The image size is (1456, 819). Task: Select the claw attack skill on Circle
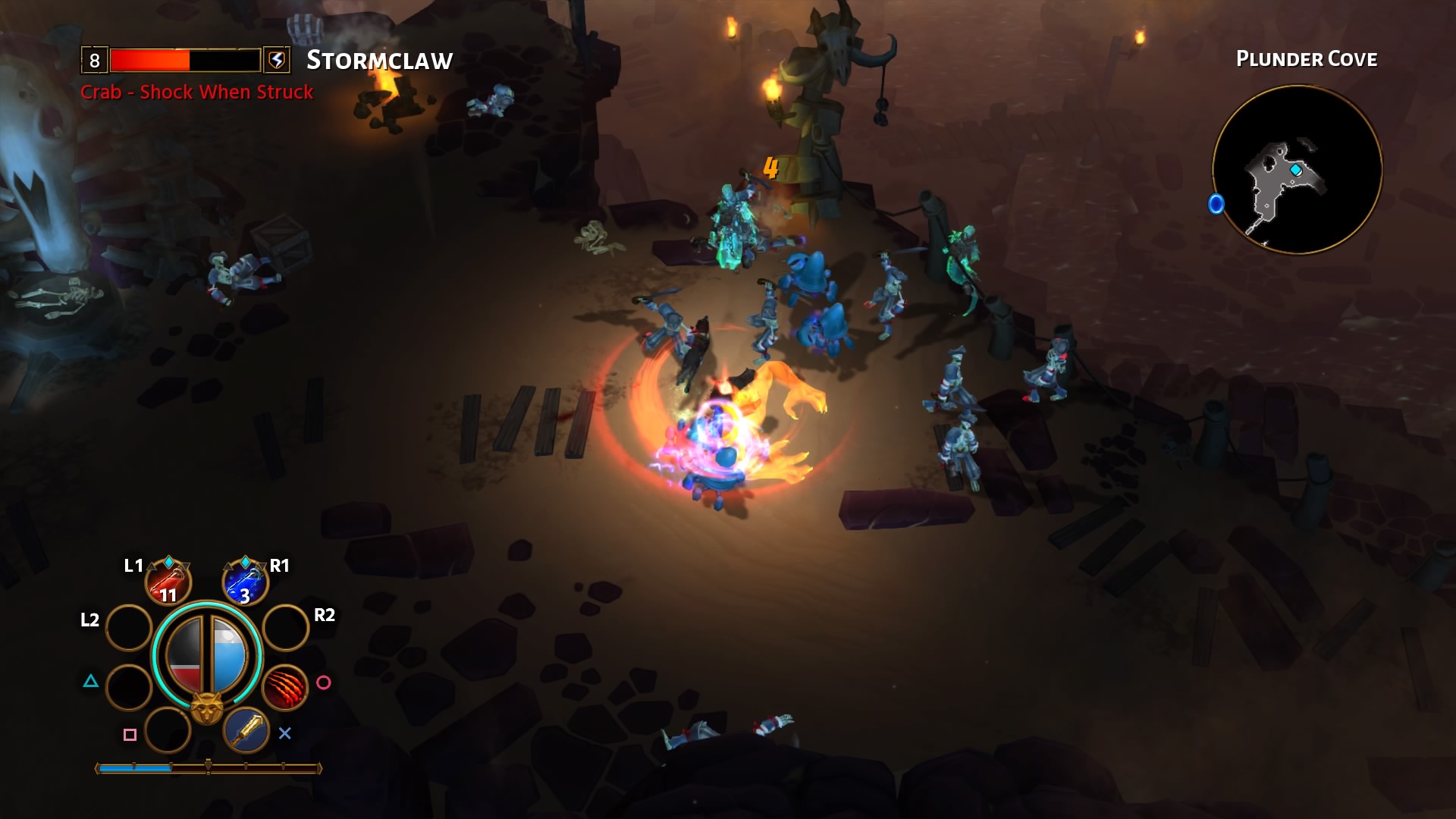[x=285, y=687]
